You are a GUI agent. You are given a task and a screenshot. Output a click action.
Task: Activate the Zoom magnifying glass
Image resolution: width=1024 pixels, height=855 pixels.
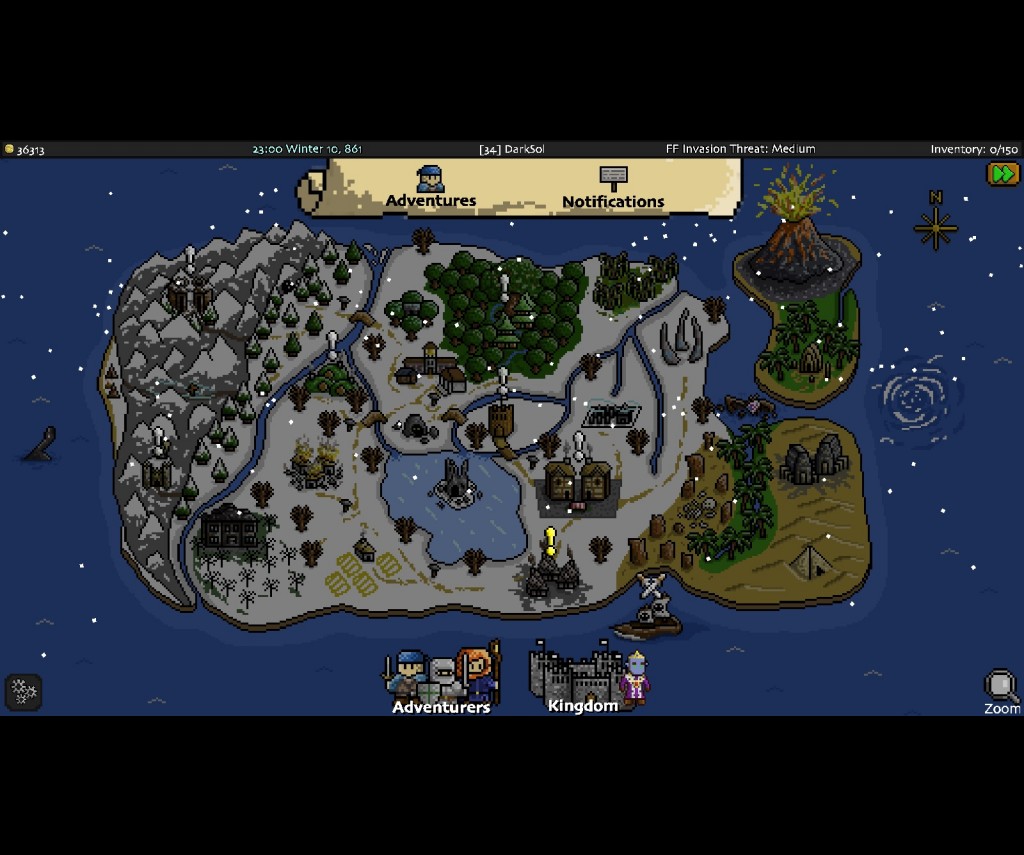tap(1000, 691)
